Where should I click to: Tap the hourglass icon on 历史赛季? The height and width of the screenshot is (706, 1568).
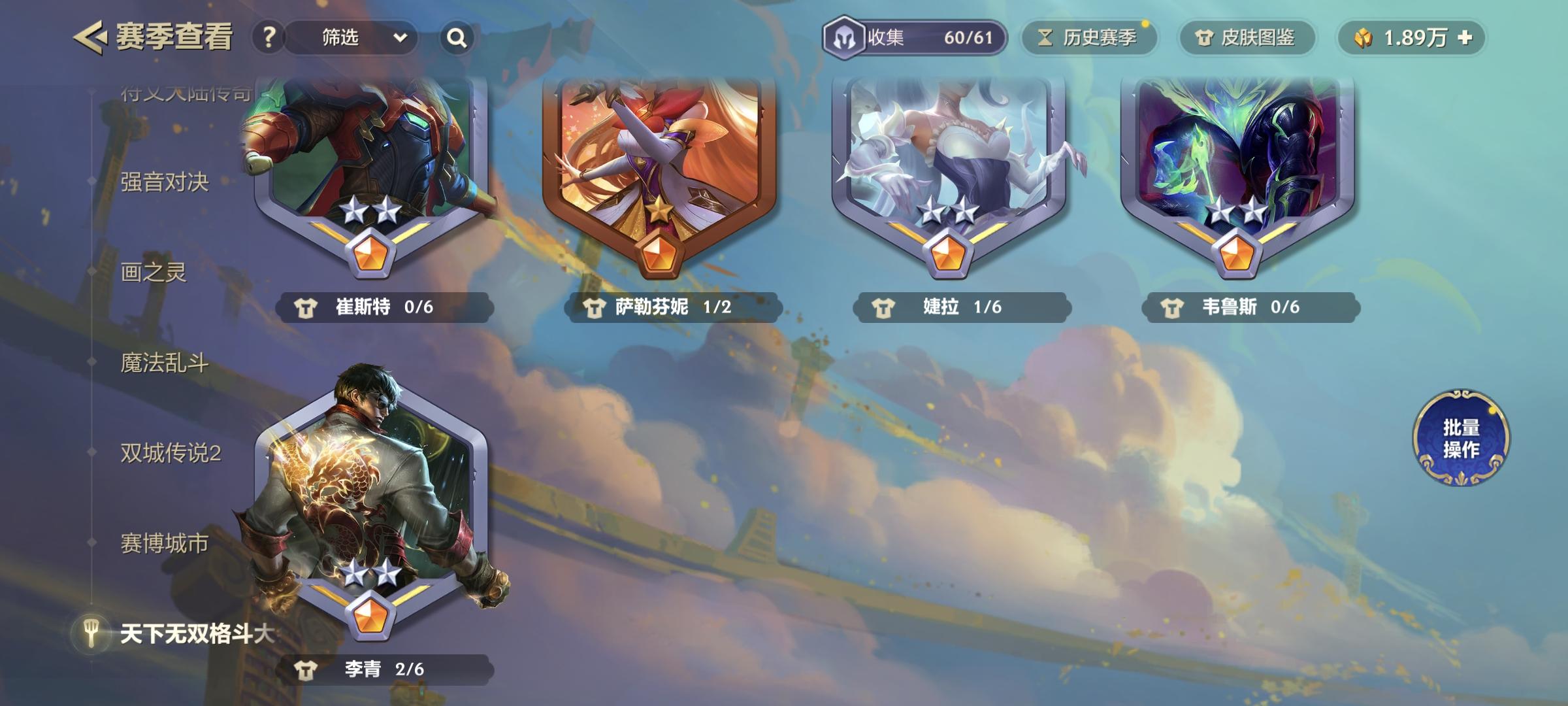1046,38
